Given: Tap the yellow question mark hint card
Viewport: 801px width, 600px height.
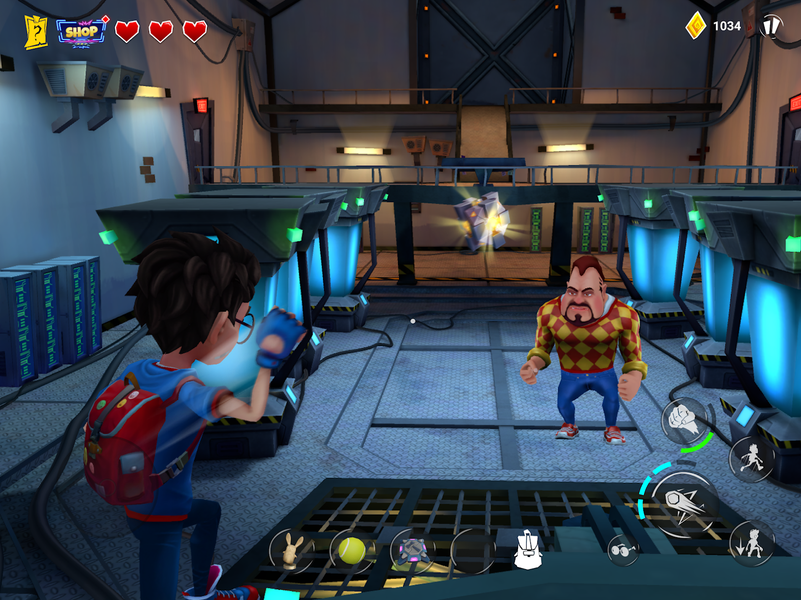Looking at the screenshot, I should point(37,31).
